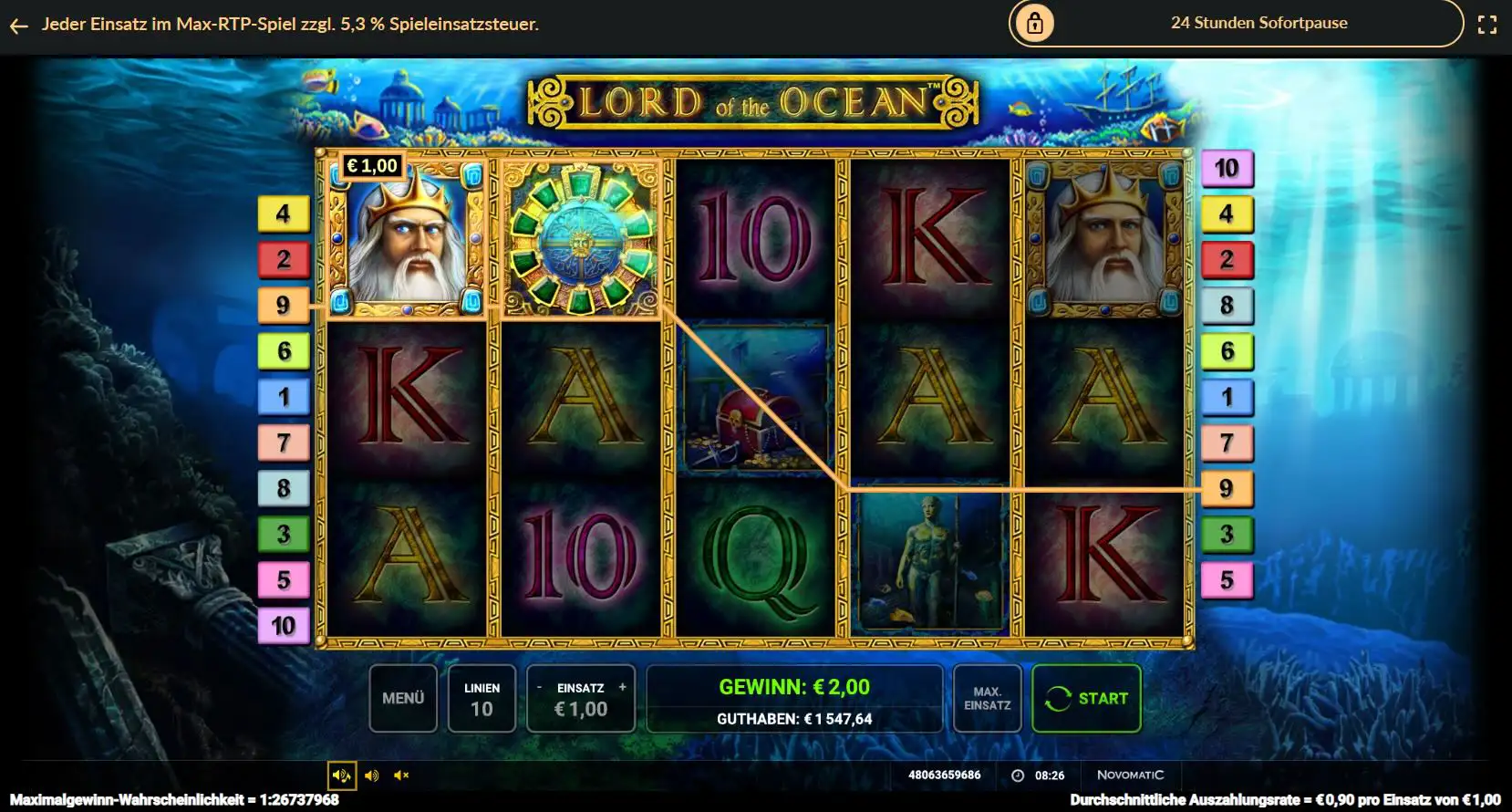
Task: Select the highlighted speaker-with-music icon
Action: [x=342, y=775]
